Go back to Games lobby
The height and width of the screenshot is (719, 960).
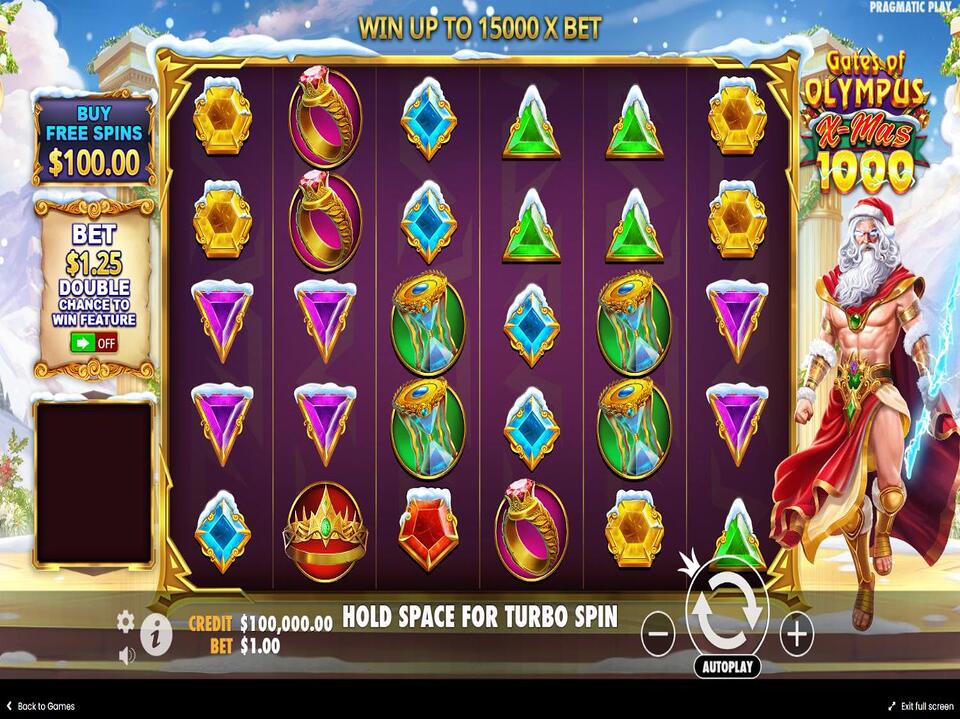pyautogui.click(x=40, y=706)
